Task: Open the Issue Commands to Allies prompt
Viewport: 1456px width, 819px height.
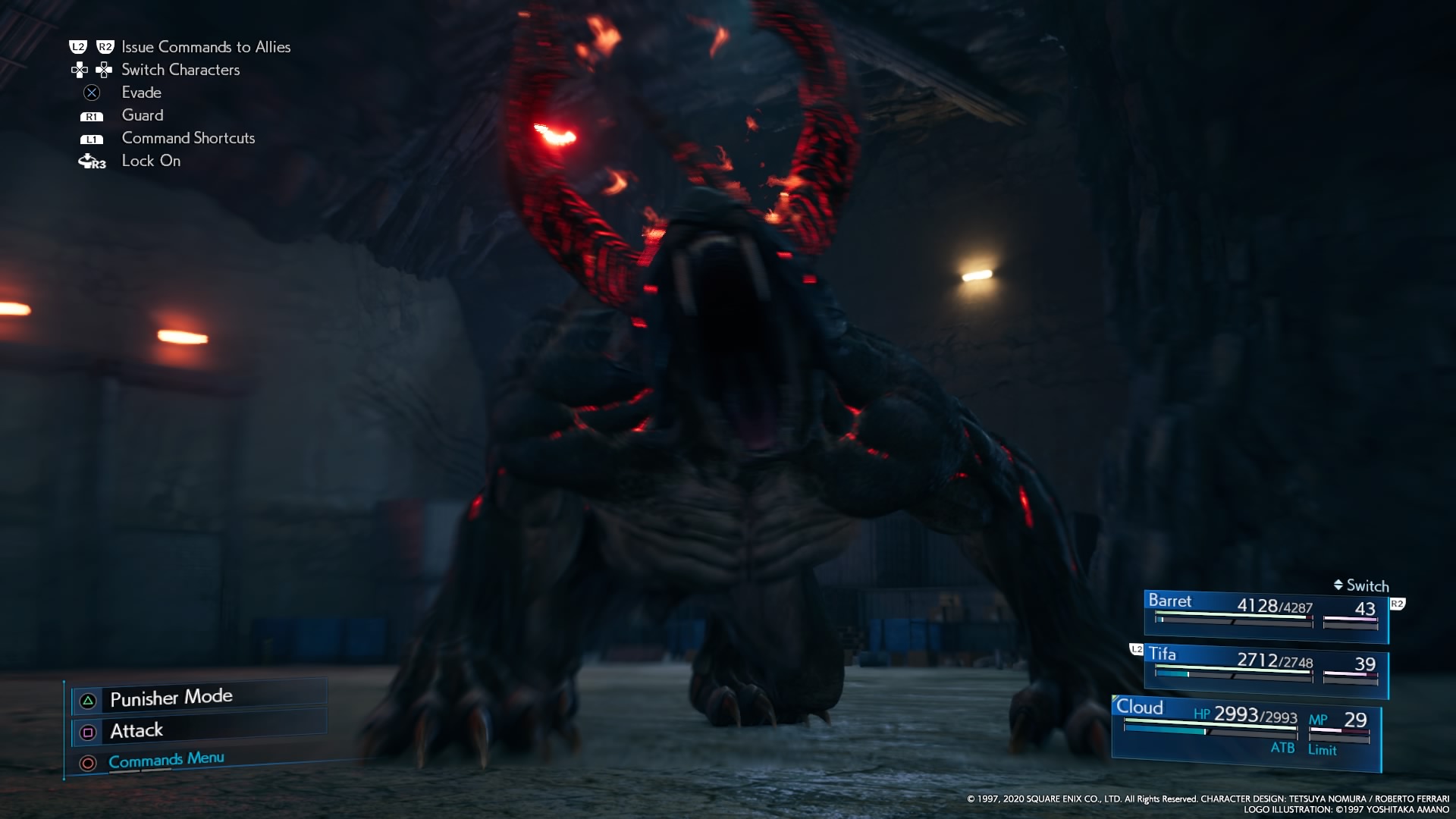Action: coord(206,46)
